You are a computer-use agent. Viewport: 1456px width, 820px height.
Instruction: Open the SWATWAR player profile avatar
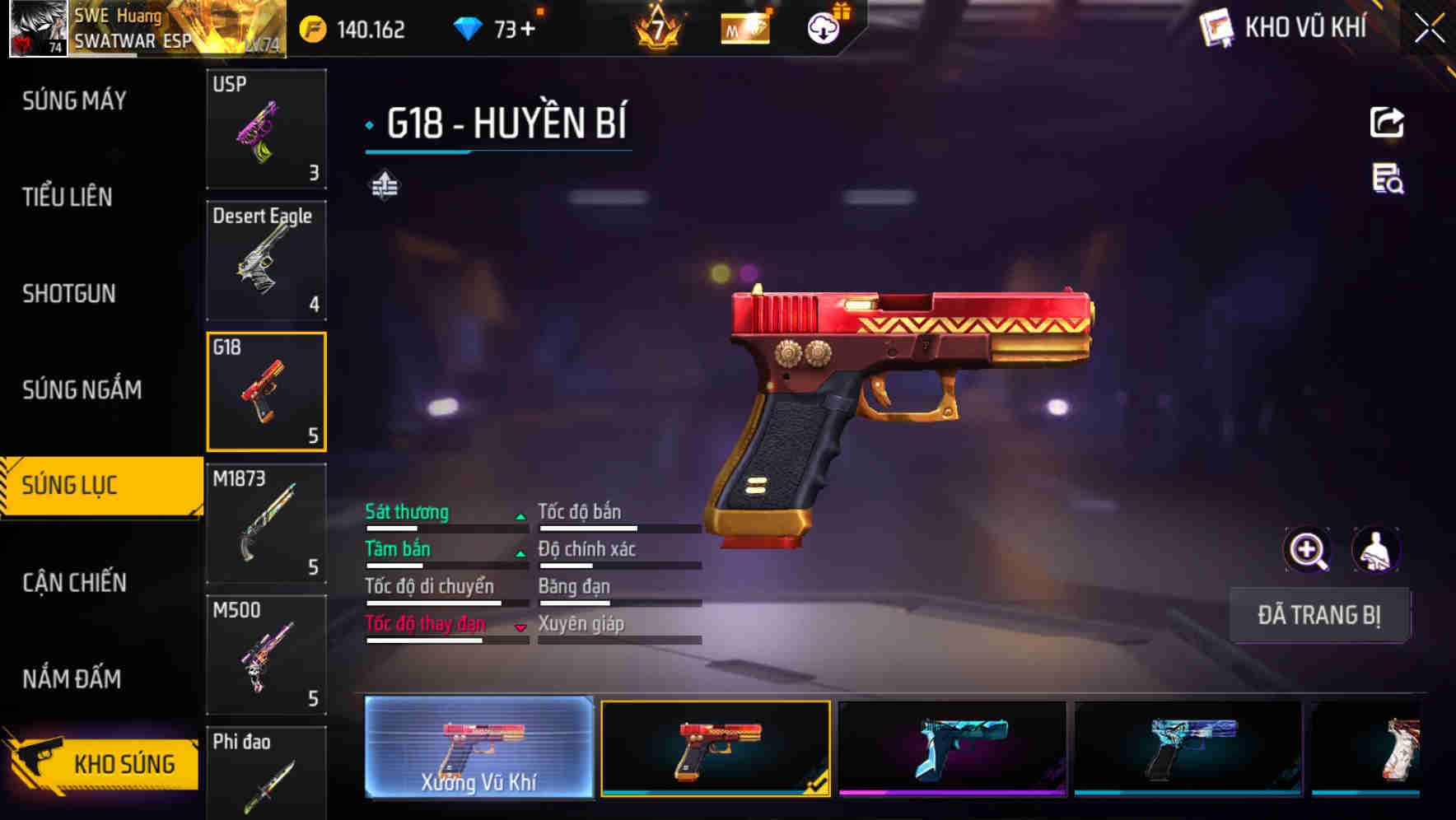pos(35,30)
